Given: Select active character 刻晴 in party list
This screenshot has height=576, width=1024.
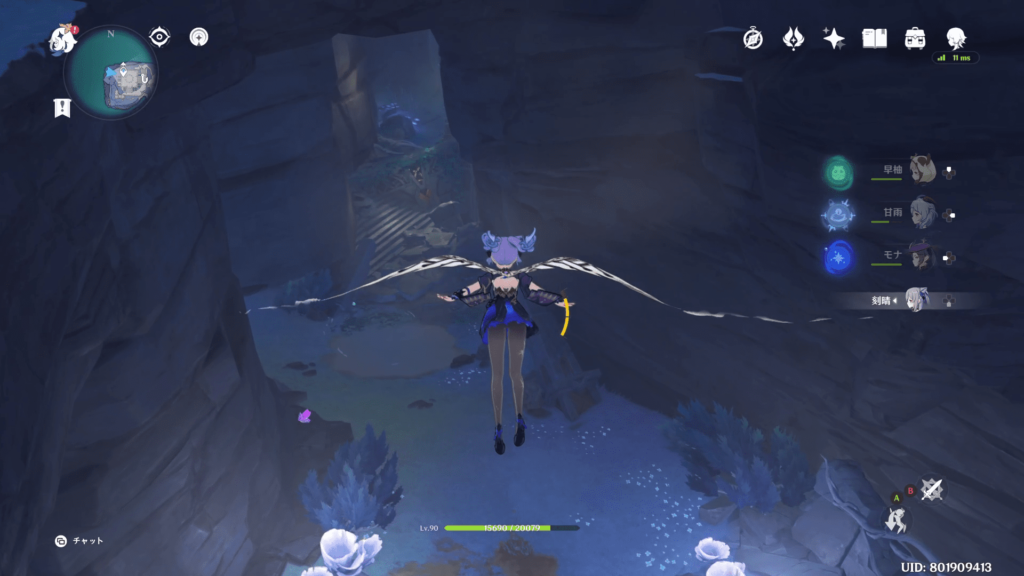Looking at the screenshot, I should coord(915,299).
